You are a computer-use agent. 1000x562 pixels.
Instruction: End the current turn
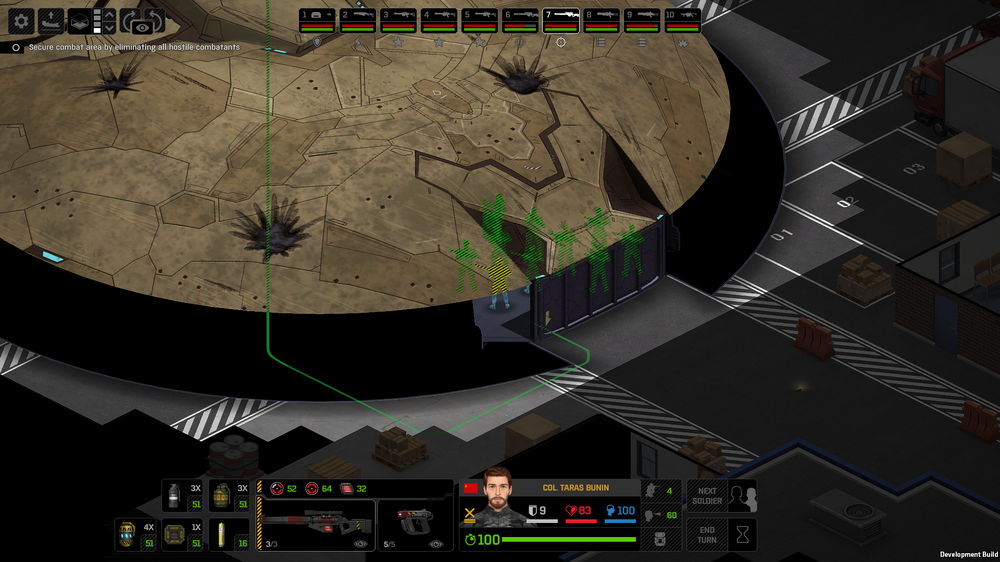(x=707, y=535)
